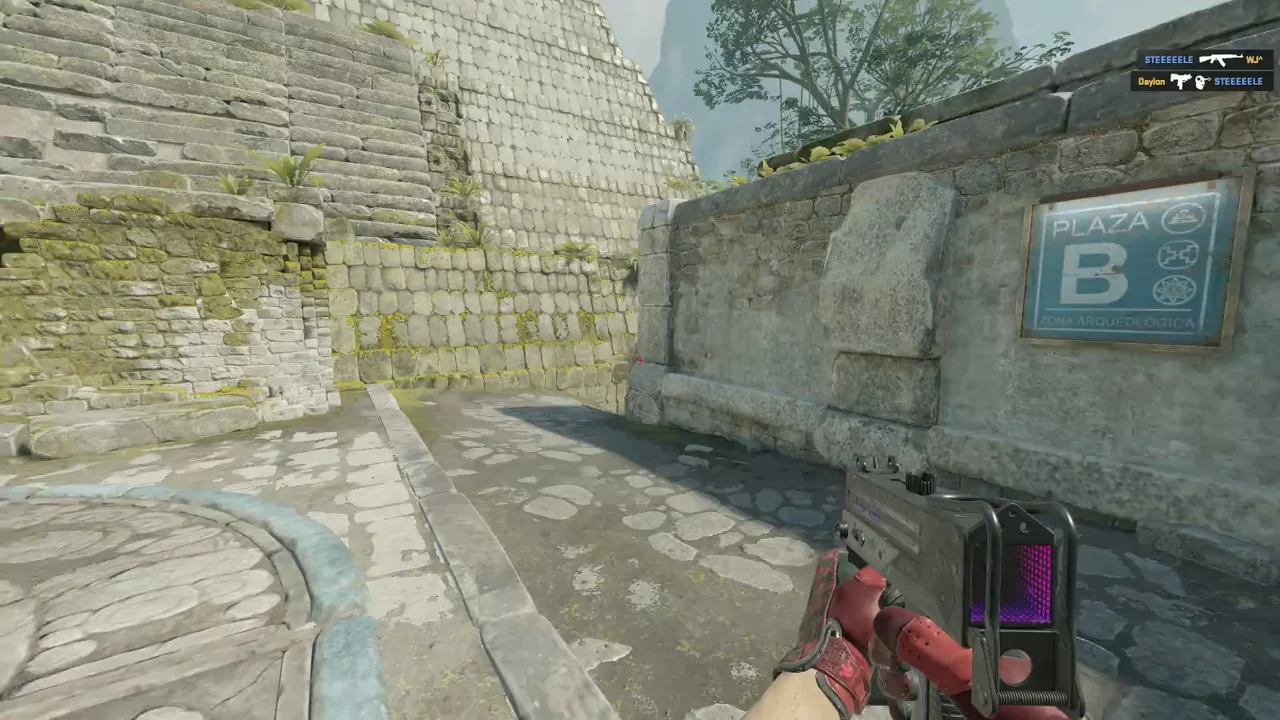The width and height of the screenshot is (1280, 720).
Task: Click the headshot skull icon in the kill feed
Action: pyautogui.click(x=1201, y=81)
